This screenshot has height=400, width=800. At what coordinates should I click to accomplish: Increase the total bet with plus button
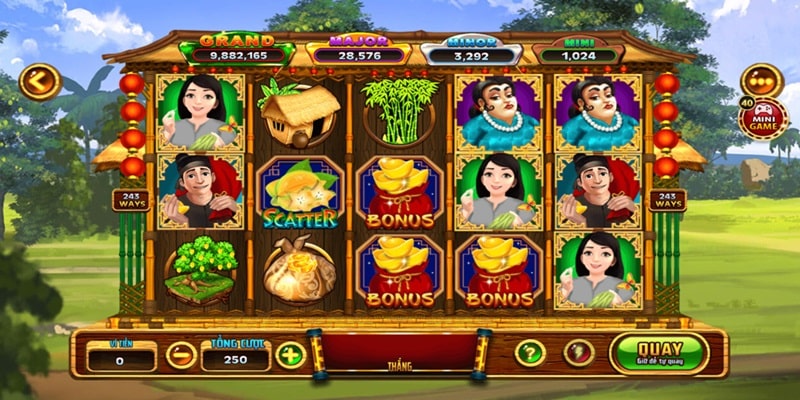click(x=290, y=354)
